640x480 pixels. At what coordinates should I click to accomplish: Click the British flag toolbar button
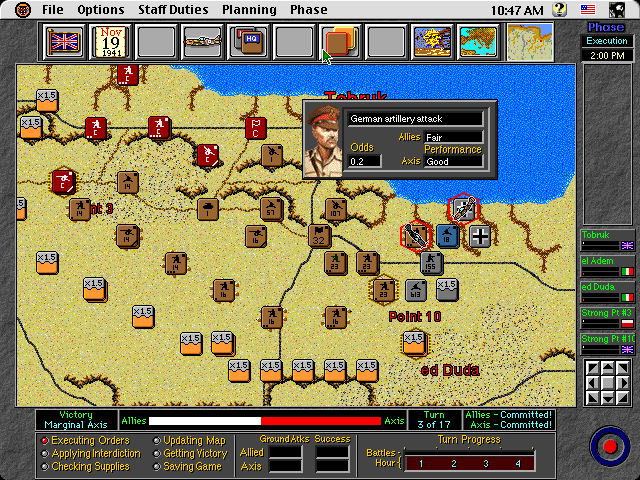[x=64, y=42]
